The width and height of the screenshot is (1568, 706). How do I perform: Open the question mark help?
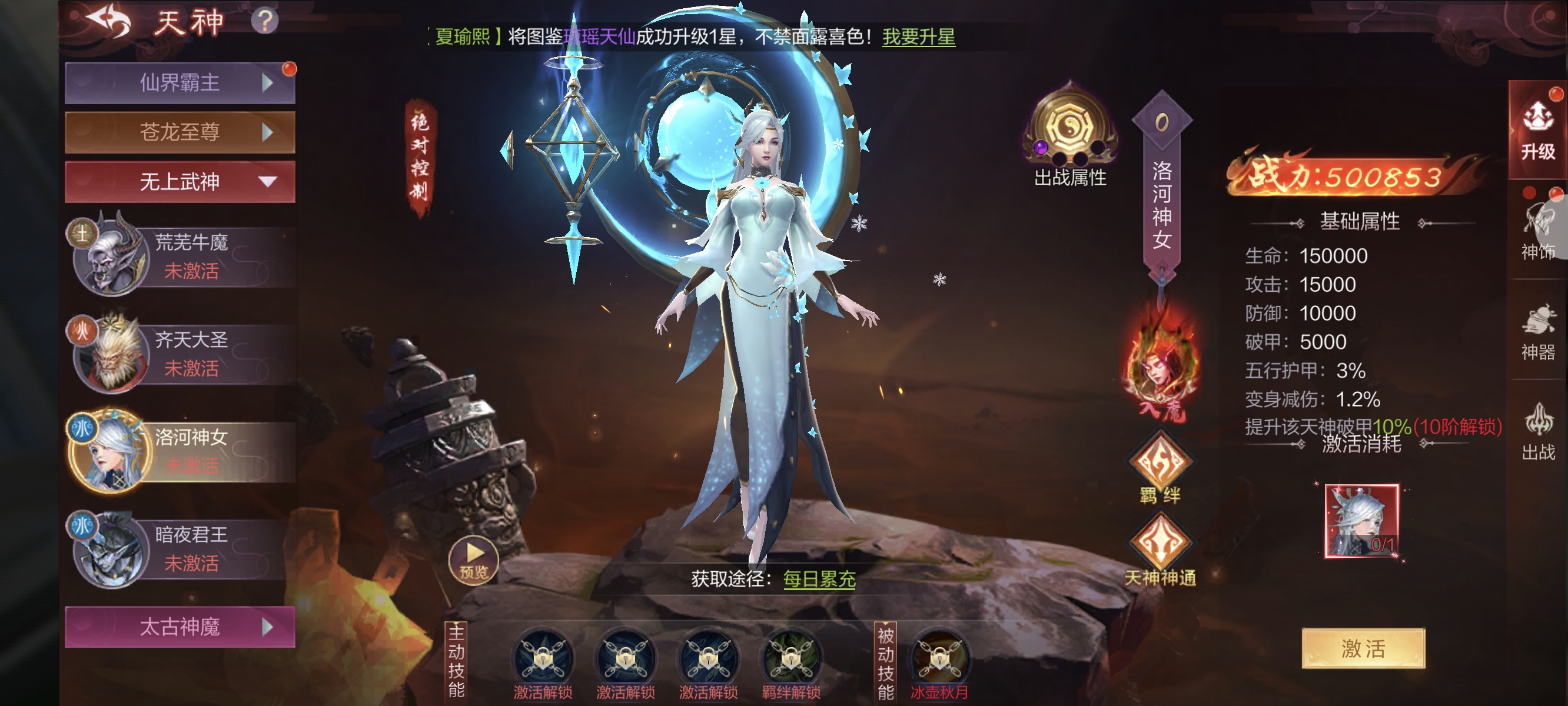[265, 21]
